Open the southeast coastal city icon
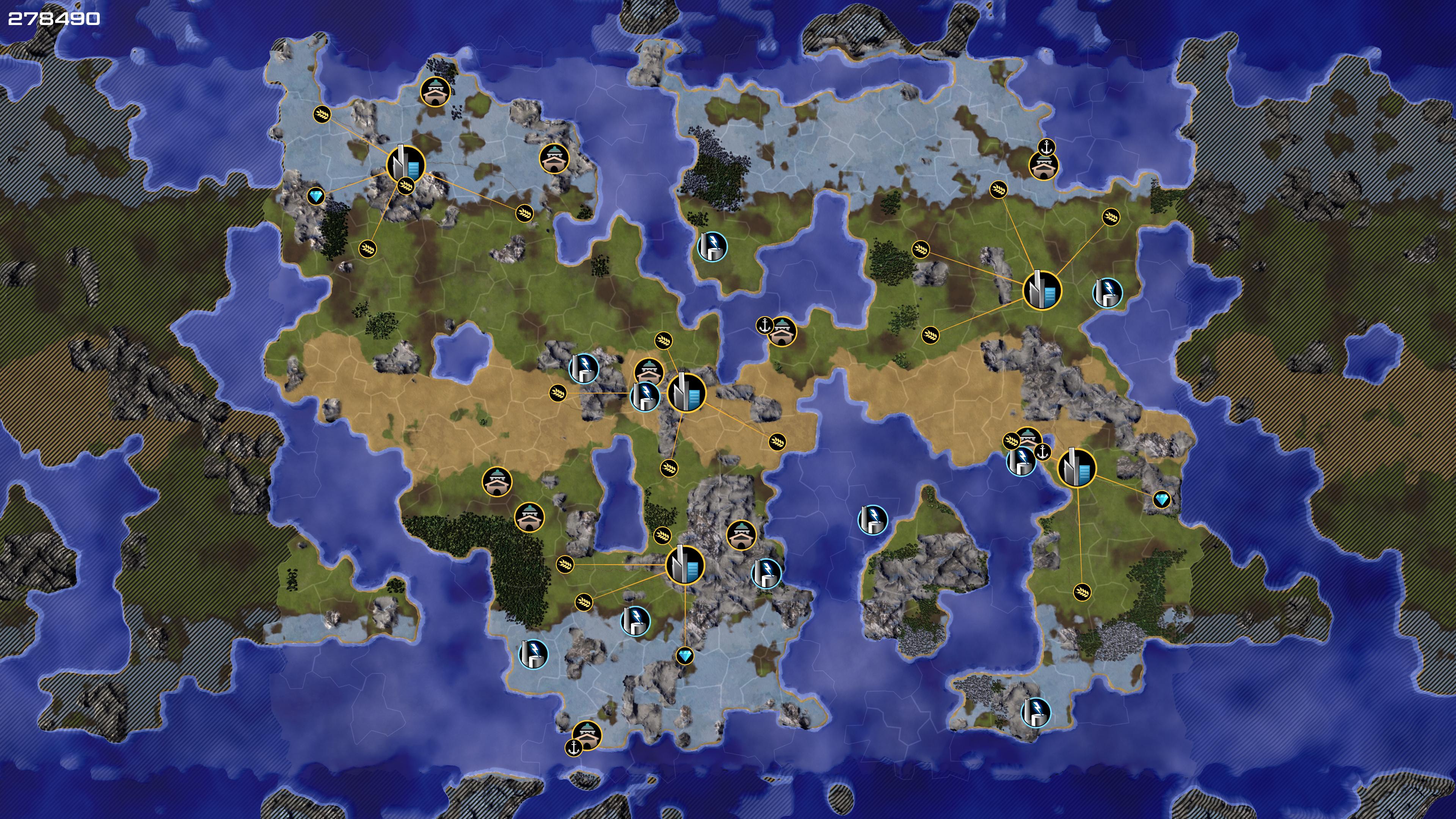 pyautogui.click(x=1076, y=468)
